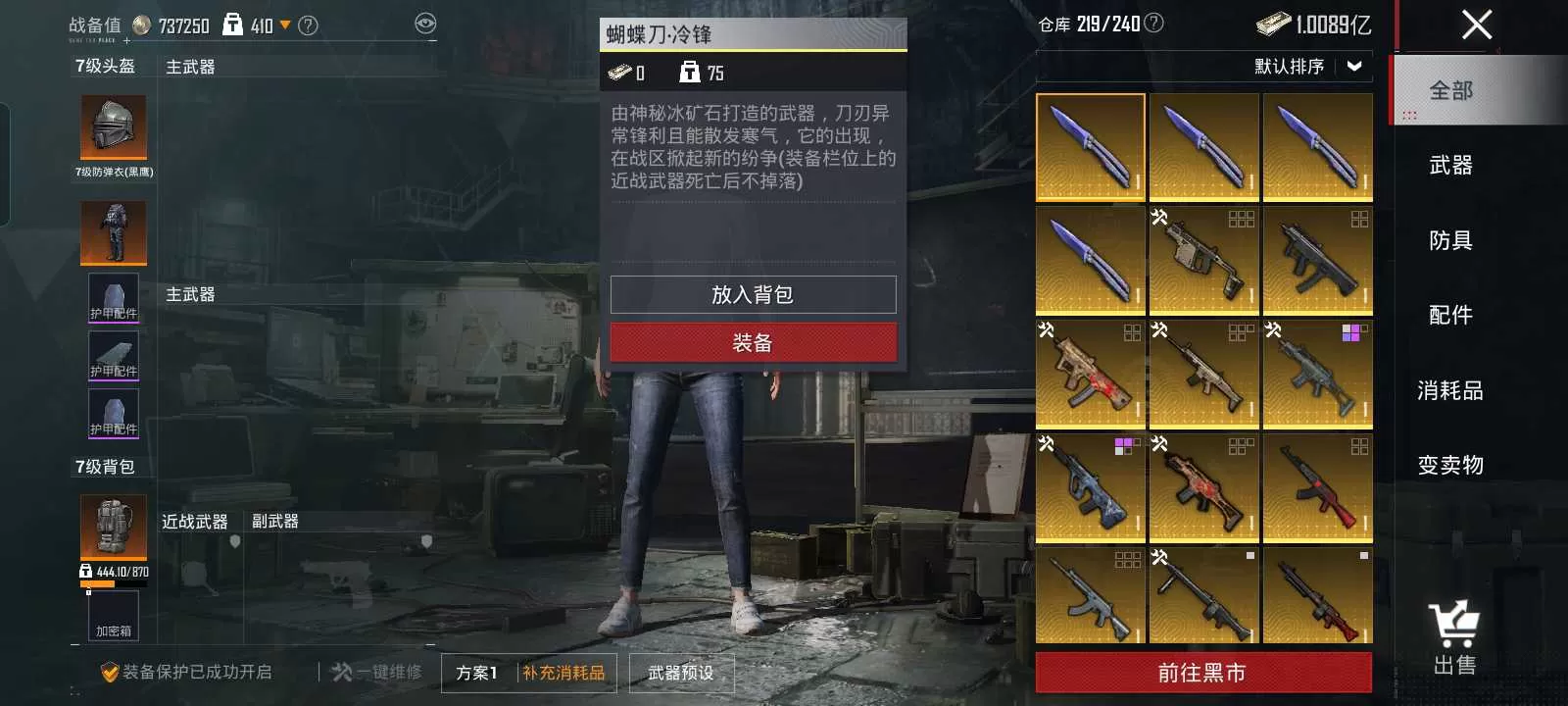Show the 配件 attachments category
This screenshot has height=706, width=1568.
click(x=1450, y=316)
